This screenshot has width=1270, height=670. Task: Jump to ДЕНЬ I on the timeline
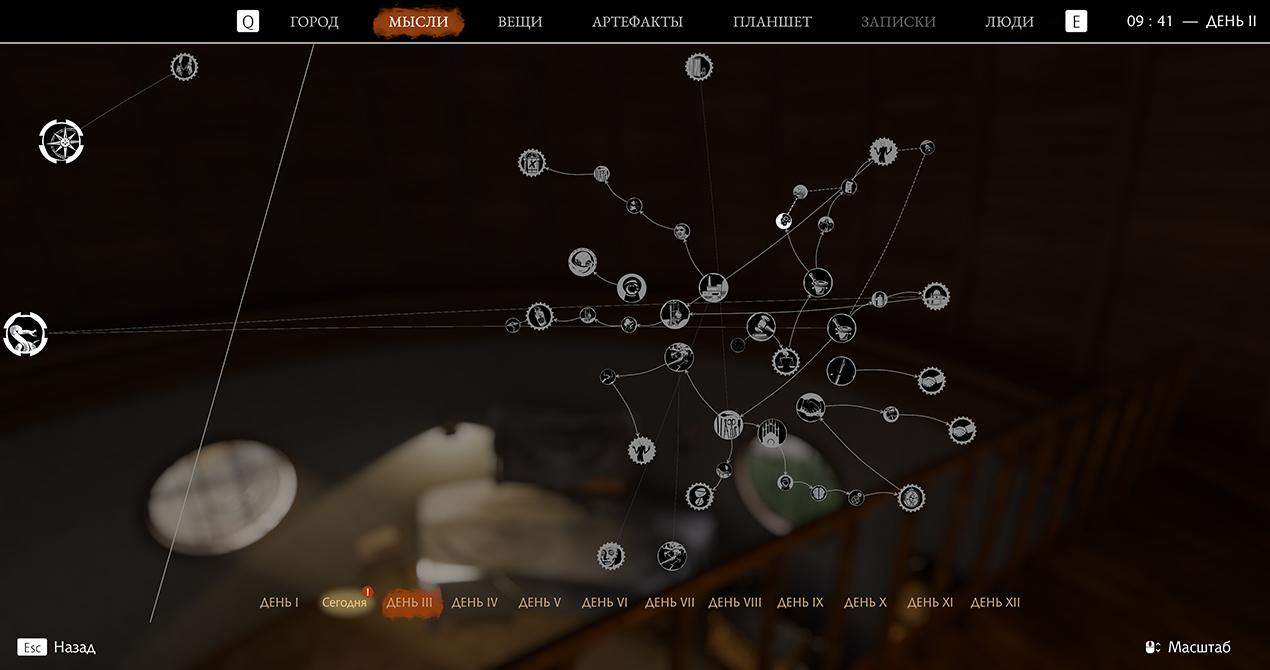point(279,603)
